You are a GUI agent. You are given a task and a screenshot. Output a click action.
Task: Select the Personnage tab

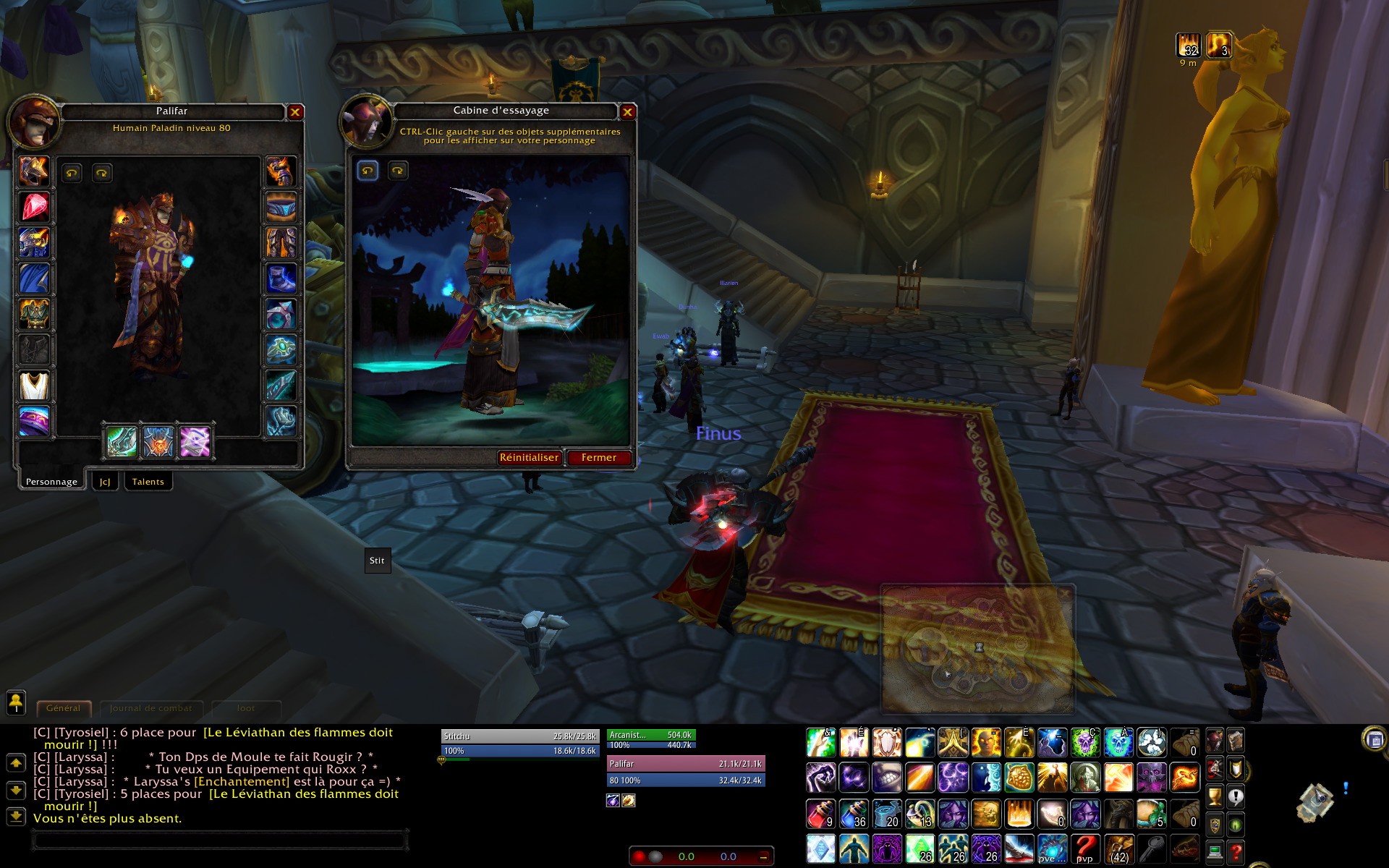point(51,482)
